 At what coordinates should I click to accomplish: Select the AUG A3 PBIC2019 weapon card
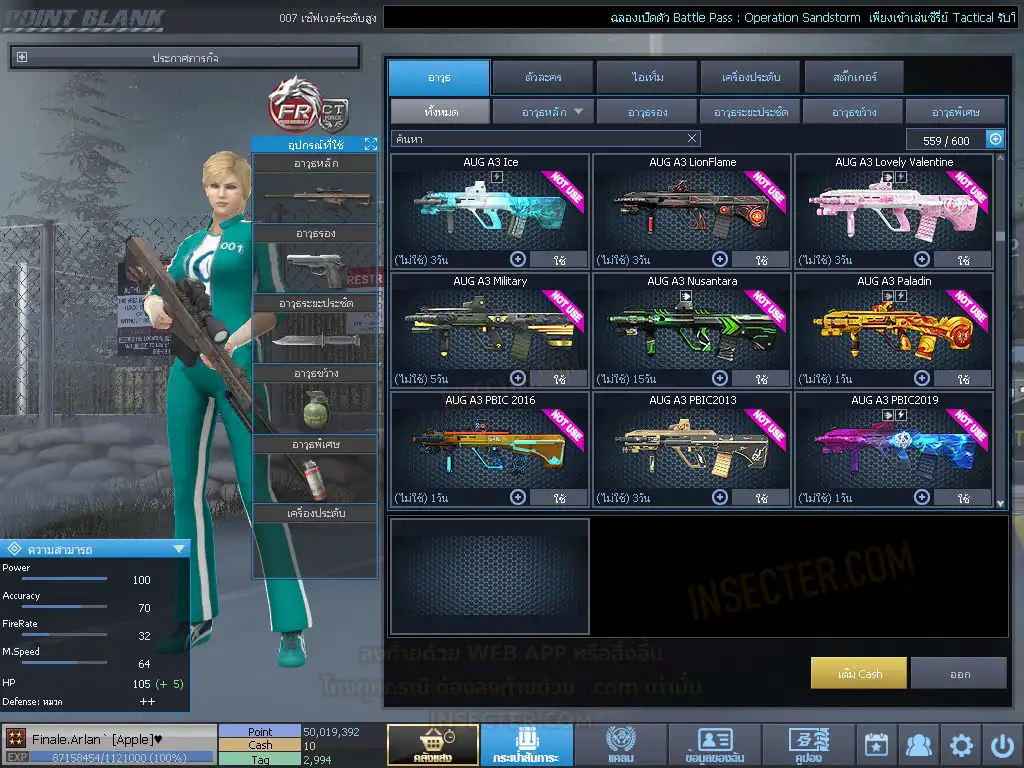tap(893, 444)
